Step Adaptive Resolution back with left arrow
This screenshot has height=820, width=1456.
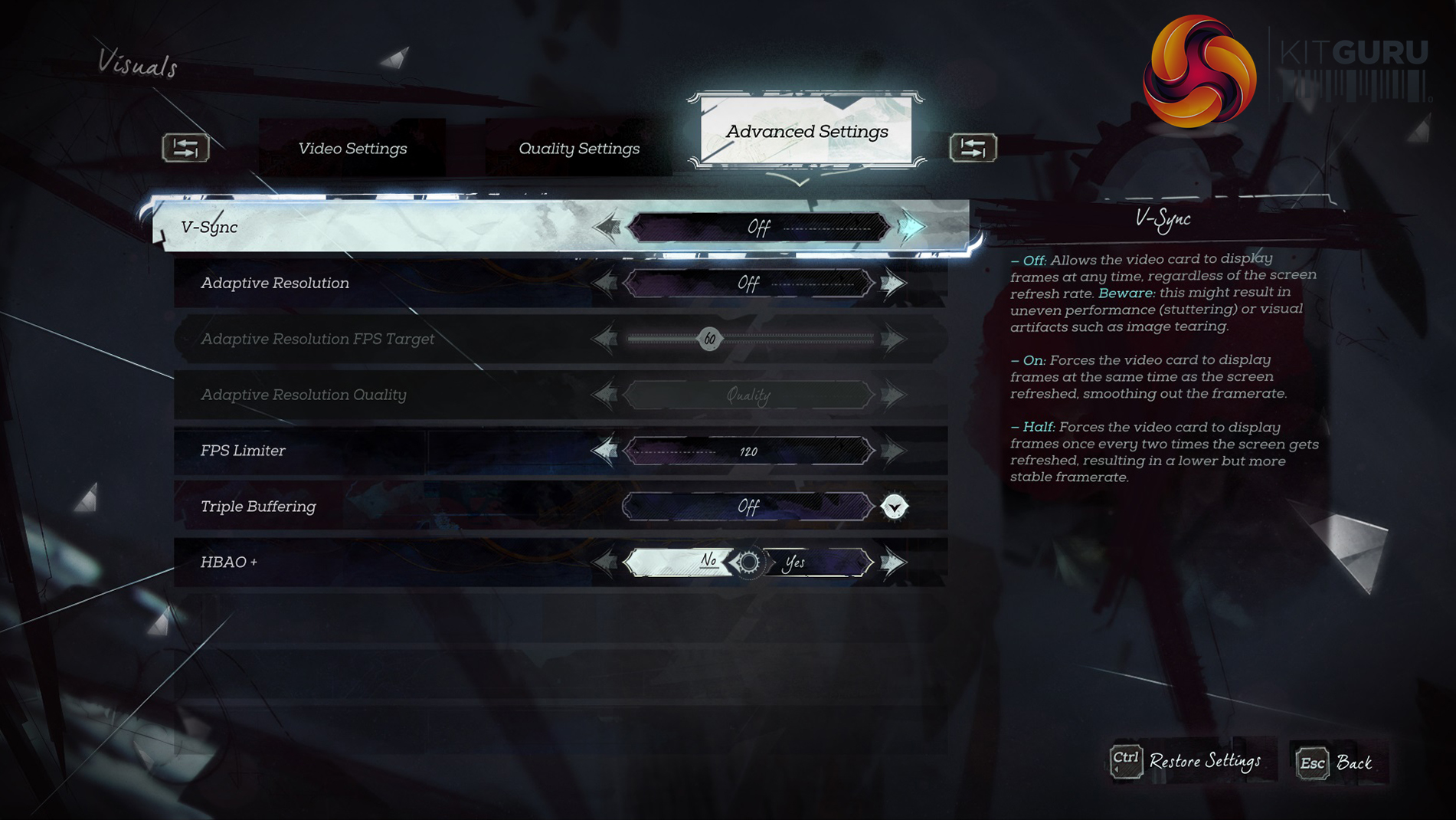click(x=605, y=284)
